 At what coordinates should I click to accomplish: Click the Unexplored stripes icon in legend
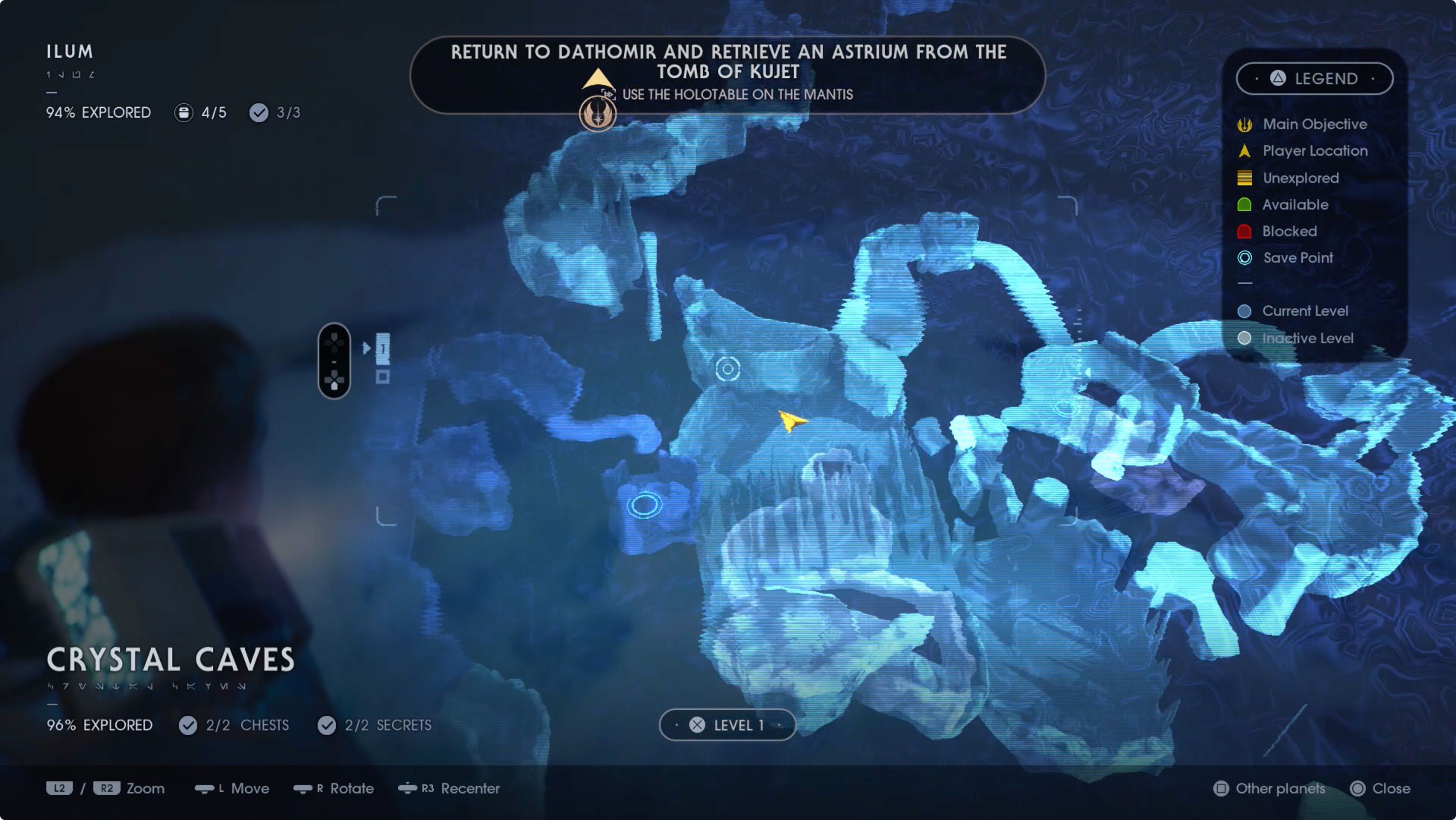click(x=1245, y=177)
